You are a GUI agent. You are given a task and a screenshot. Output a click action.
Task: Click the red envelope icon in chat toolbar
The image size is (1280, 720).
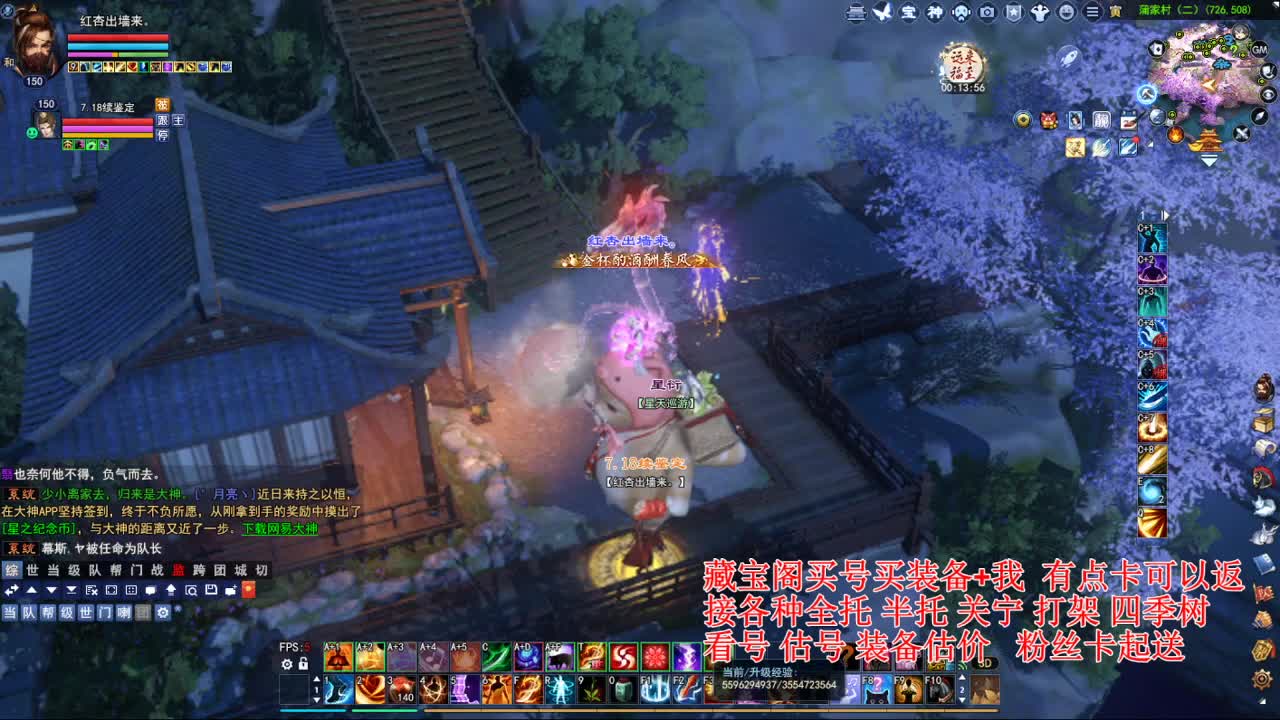(249, 590)
